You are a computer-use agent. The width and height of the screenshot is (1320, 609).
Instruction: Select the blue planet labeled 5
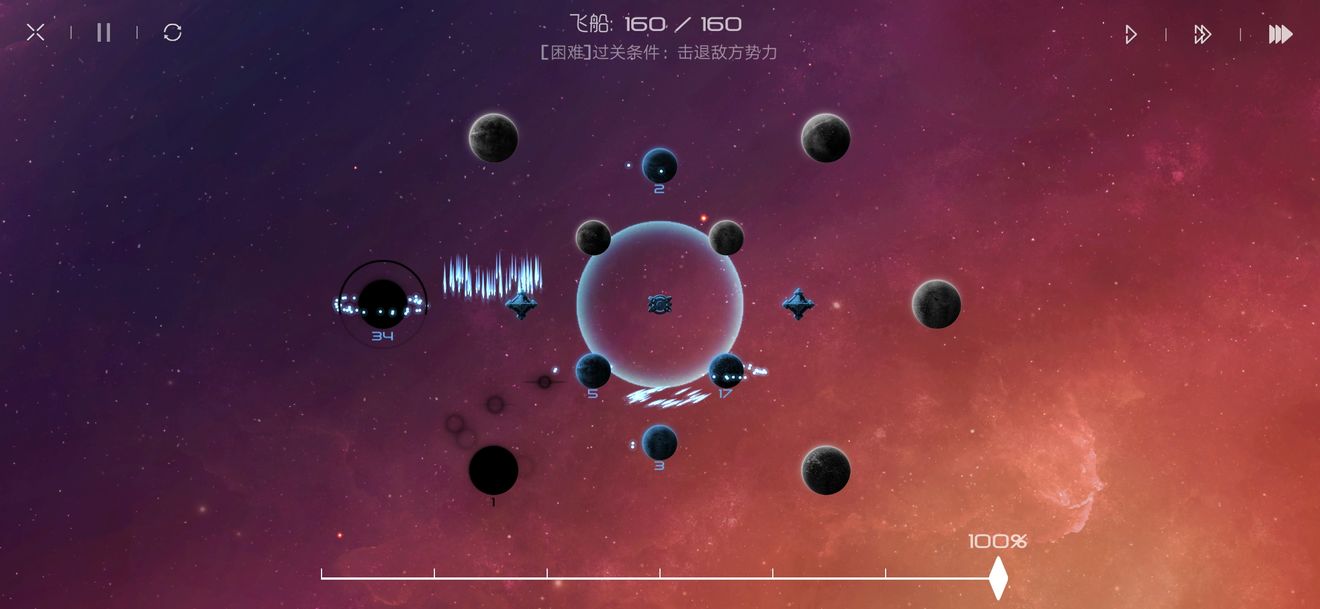coord(593,371)
